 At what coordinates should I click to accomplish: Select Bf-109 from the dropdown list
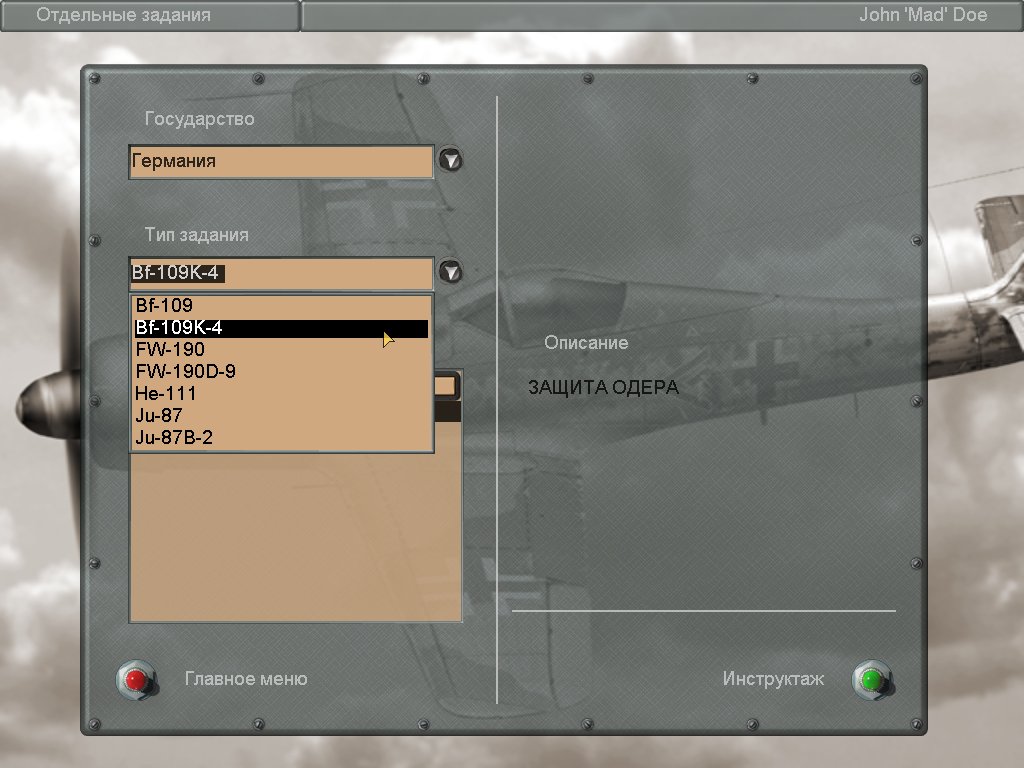click(x=165, y=305)
